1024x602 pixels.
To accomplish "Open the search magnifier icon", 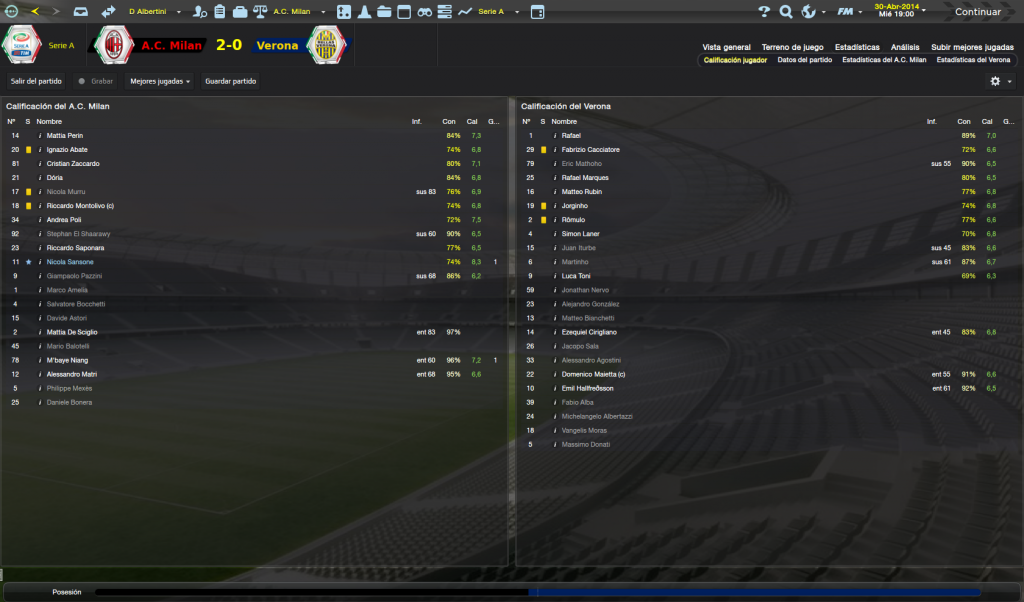I will pyautogui.click(x=786, y=12).
